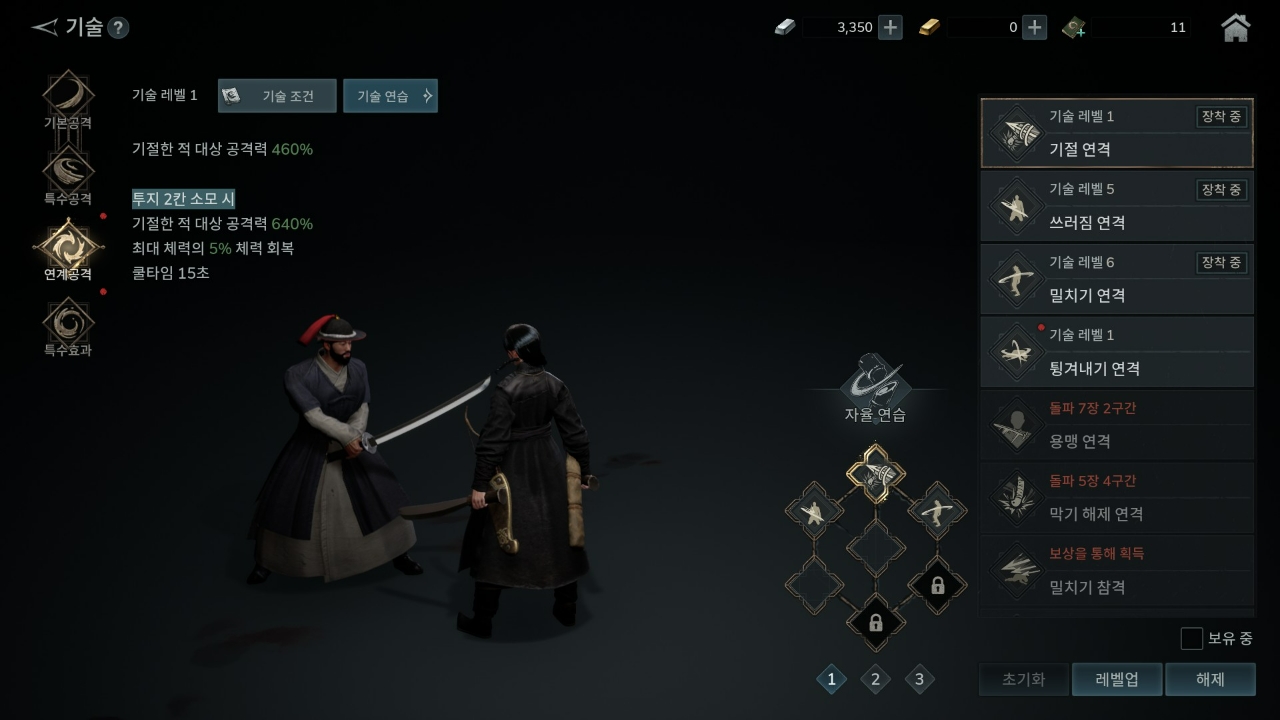The height and width of the screenshot is (720, 1280).
Task: Start 기술 연습 practice
Action: (x=390, y=96)
